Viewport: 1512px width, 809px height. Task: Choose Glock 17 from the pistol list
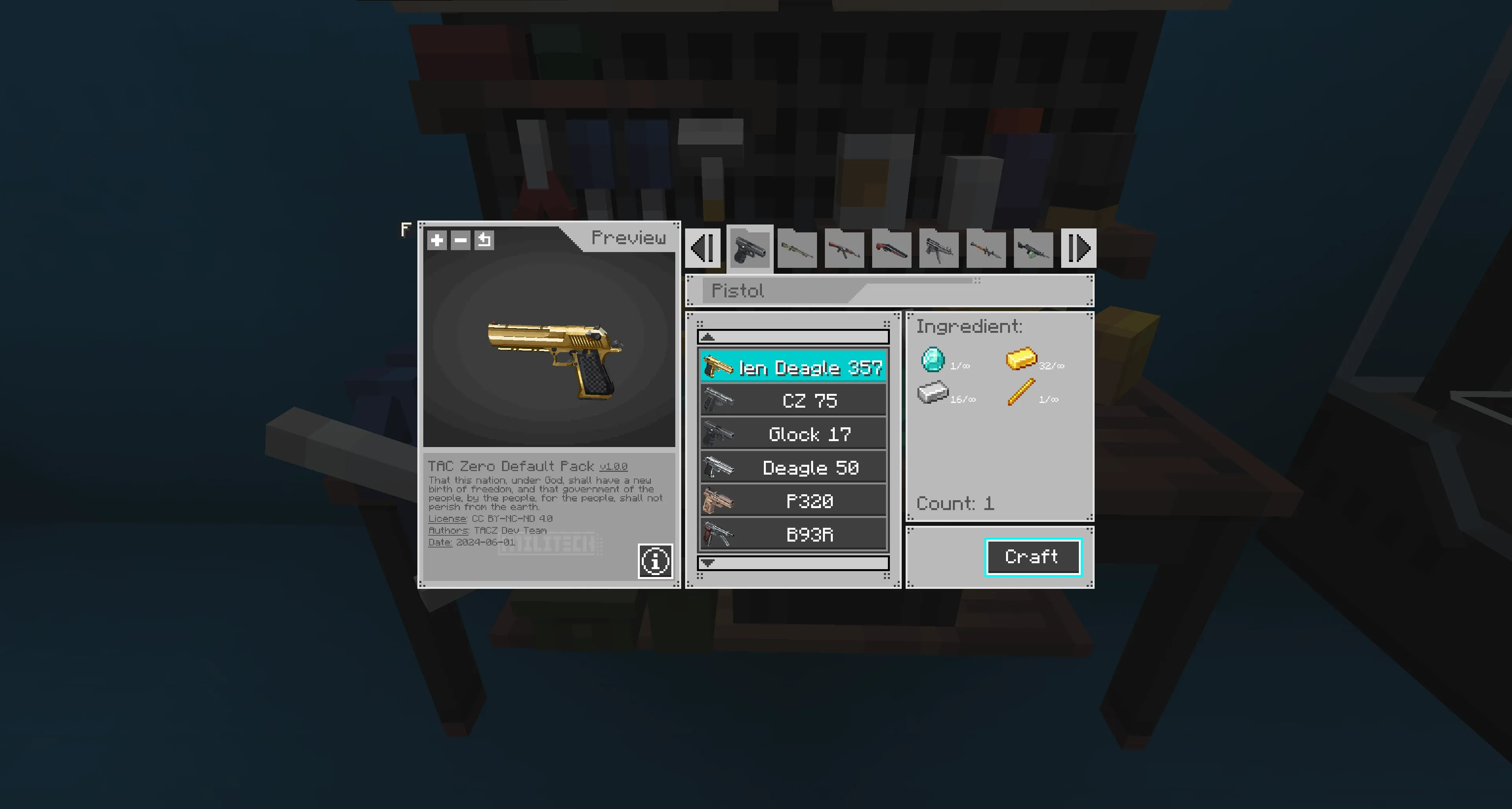pos(793,434)
